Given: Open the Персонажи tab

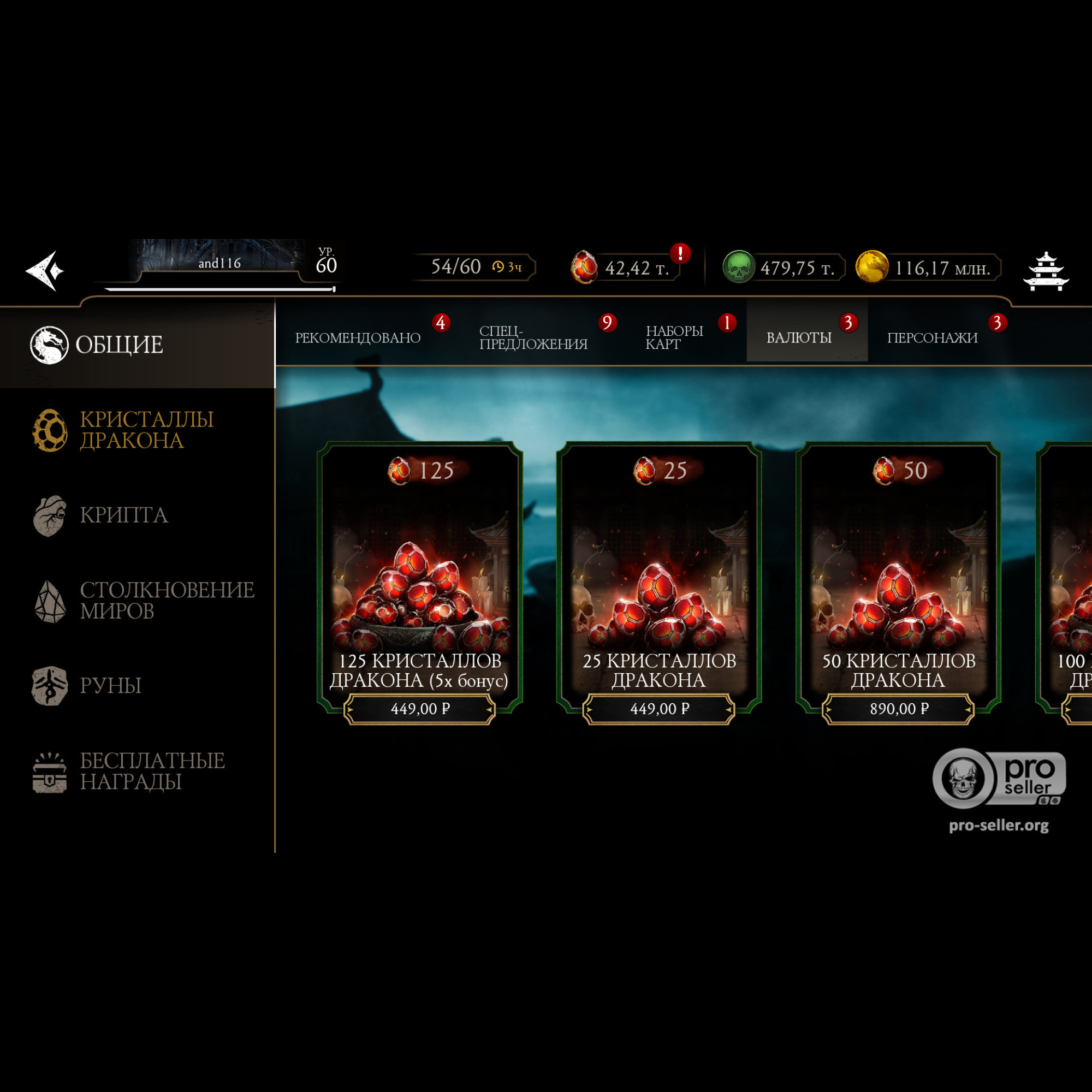Looking at the screenshot, I should pos(932,338).
